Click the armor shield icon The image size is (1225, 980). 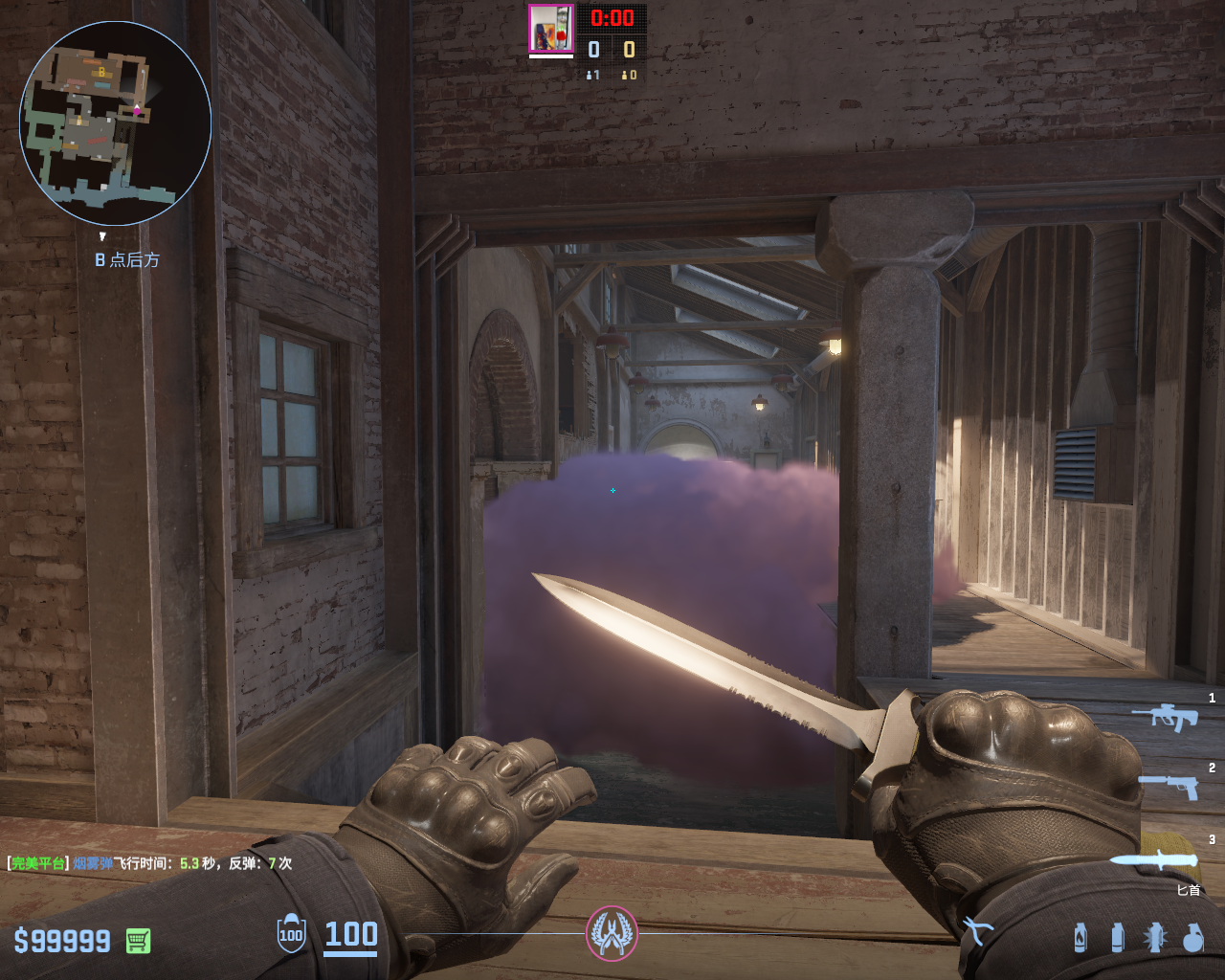tap(291, 934)
